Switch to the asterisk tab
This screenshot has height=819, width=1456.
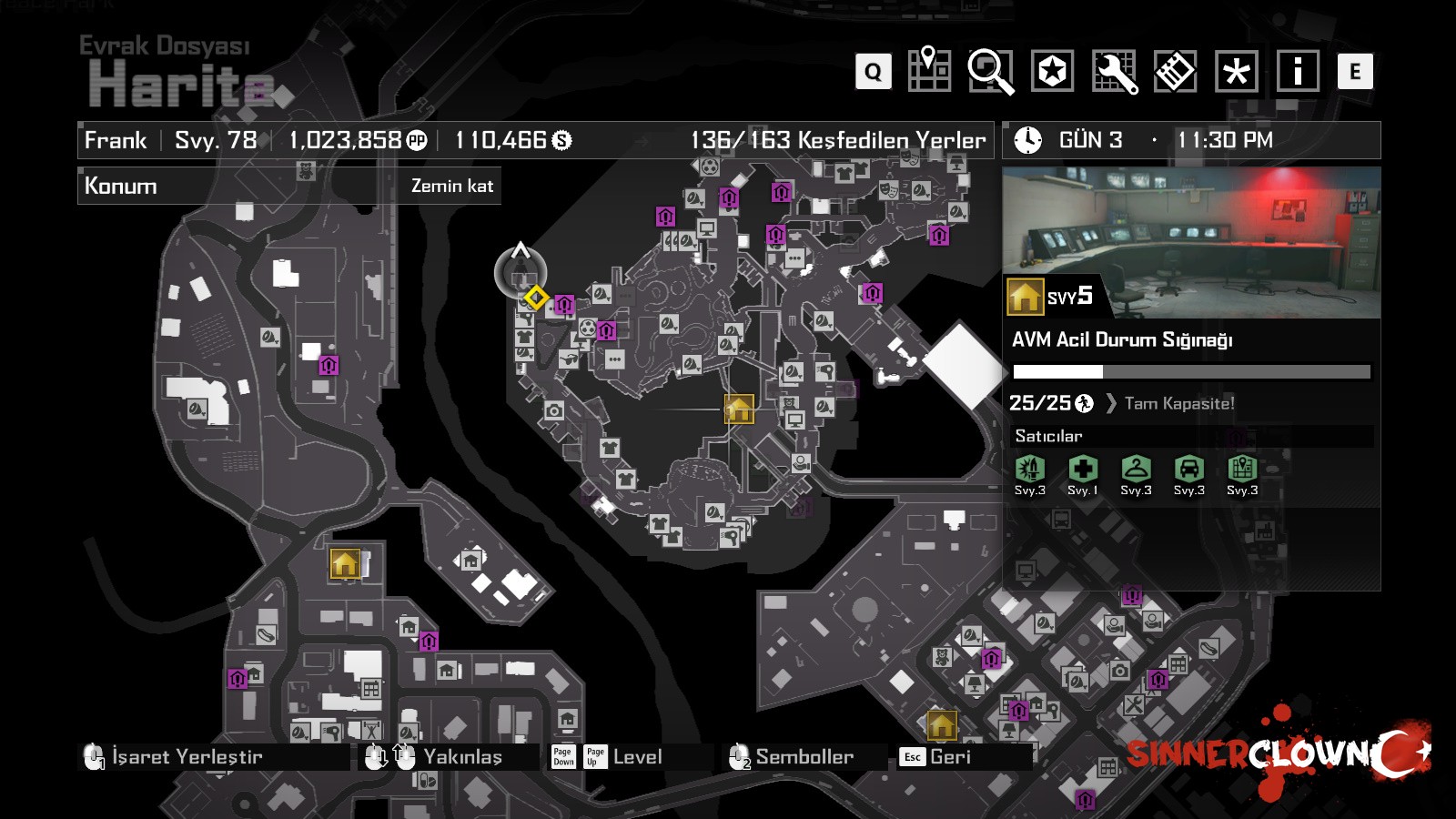(1237, 71)
